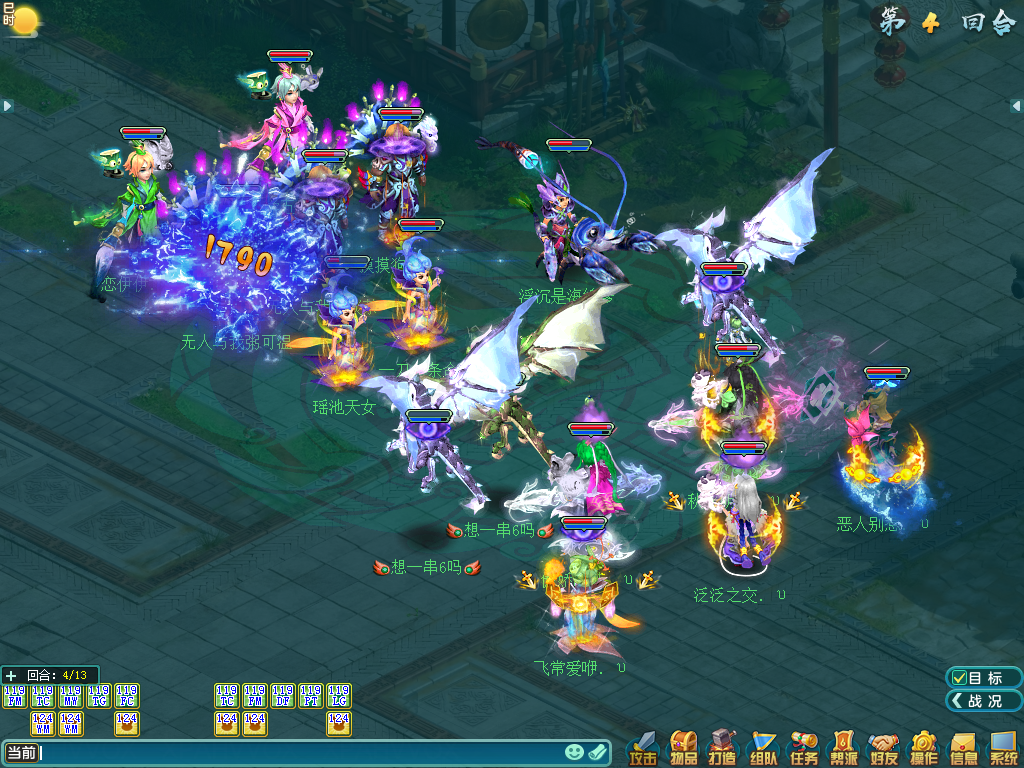Open the 组队 team panel
This screenshot has width=1024, height=768.
[764, 747]
